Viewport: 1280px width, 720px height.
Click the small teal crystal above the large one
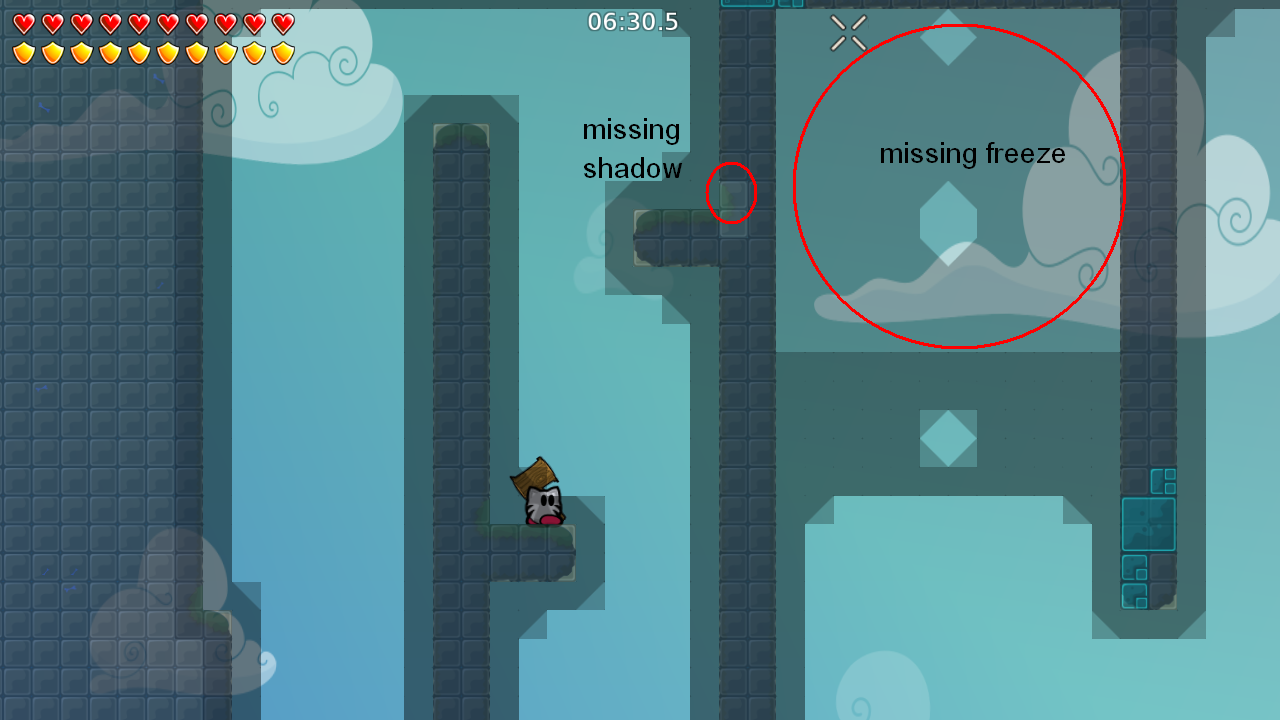[x=1163, y=481]
